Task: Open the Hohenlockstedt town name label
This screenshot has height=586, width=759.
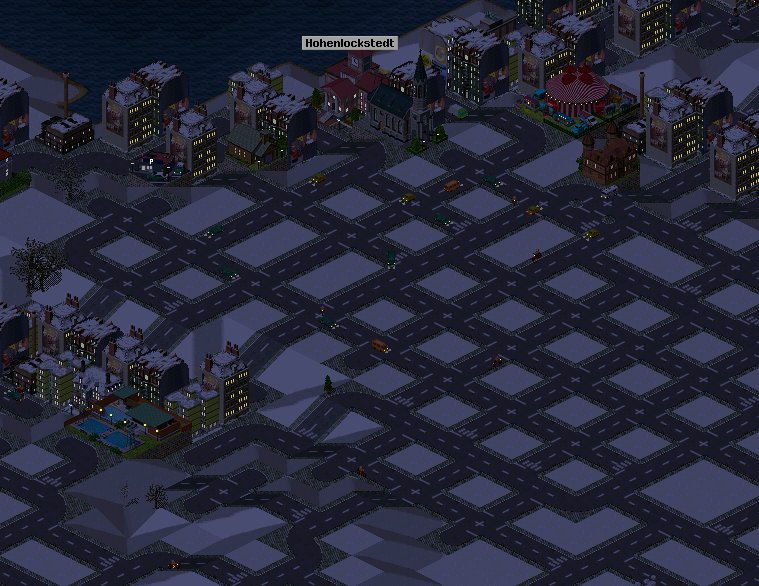Action: point(350,44)
